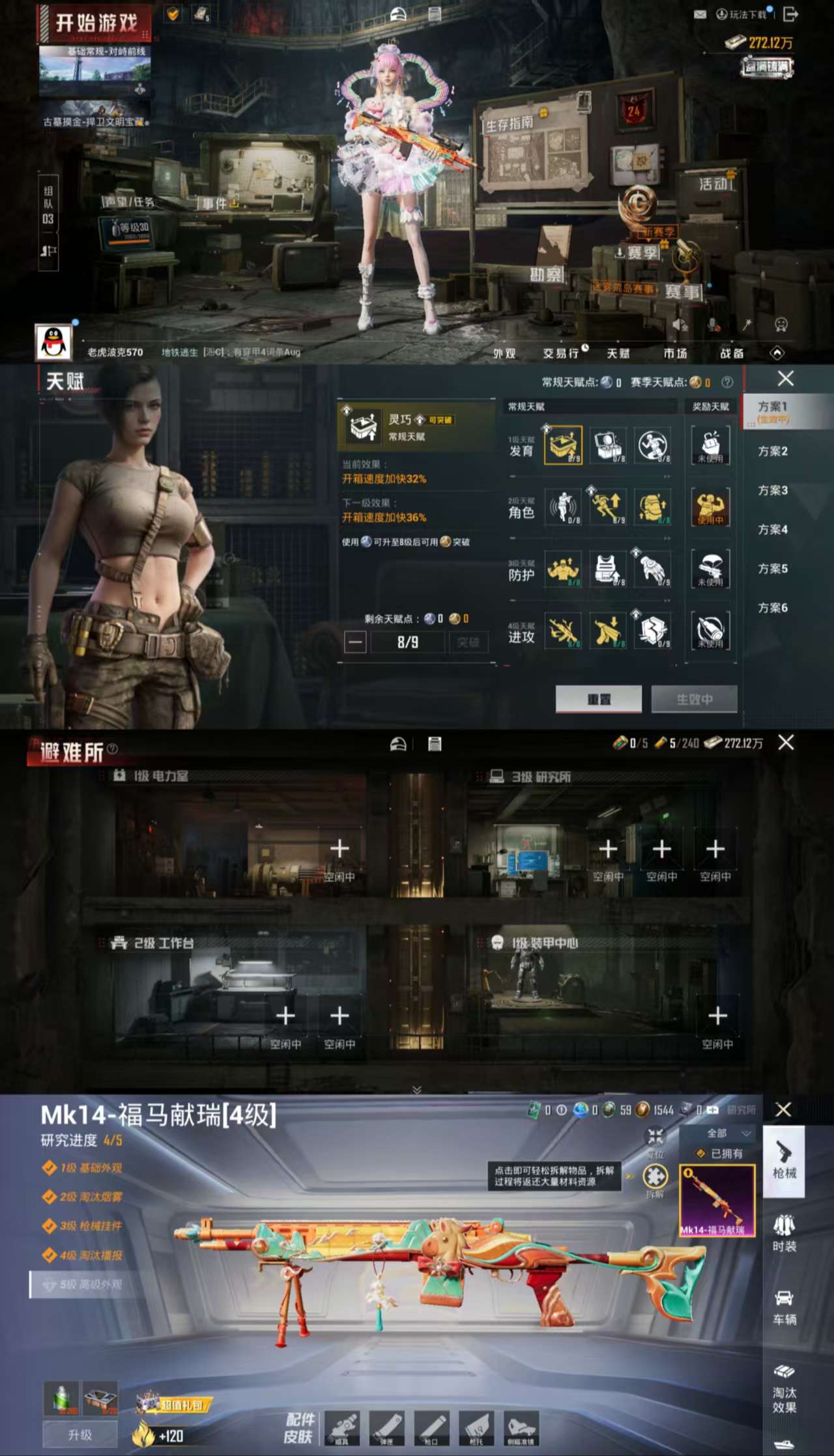
Task: Open the mail inbox envelope icon
Action: 701,13
